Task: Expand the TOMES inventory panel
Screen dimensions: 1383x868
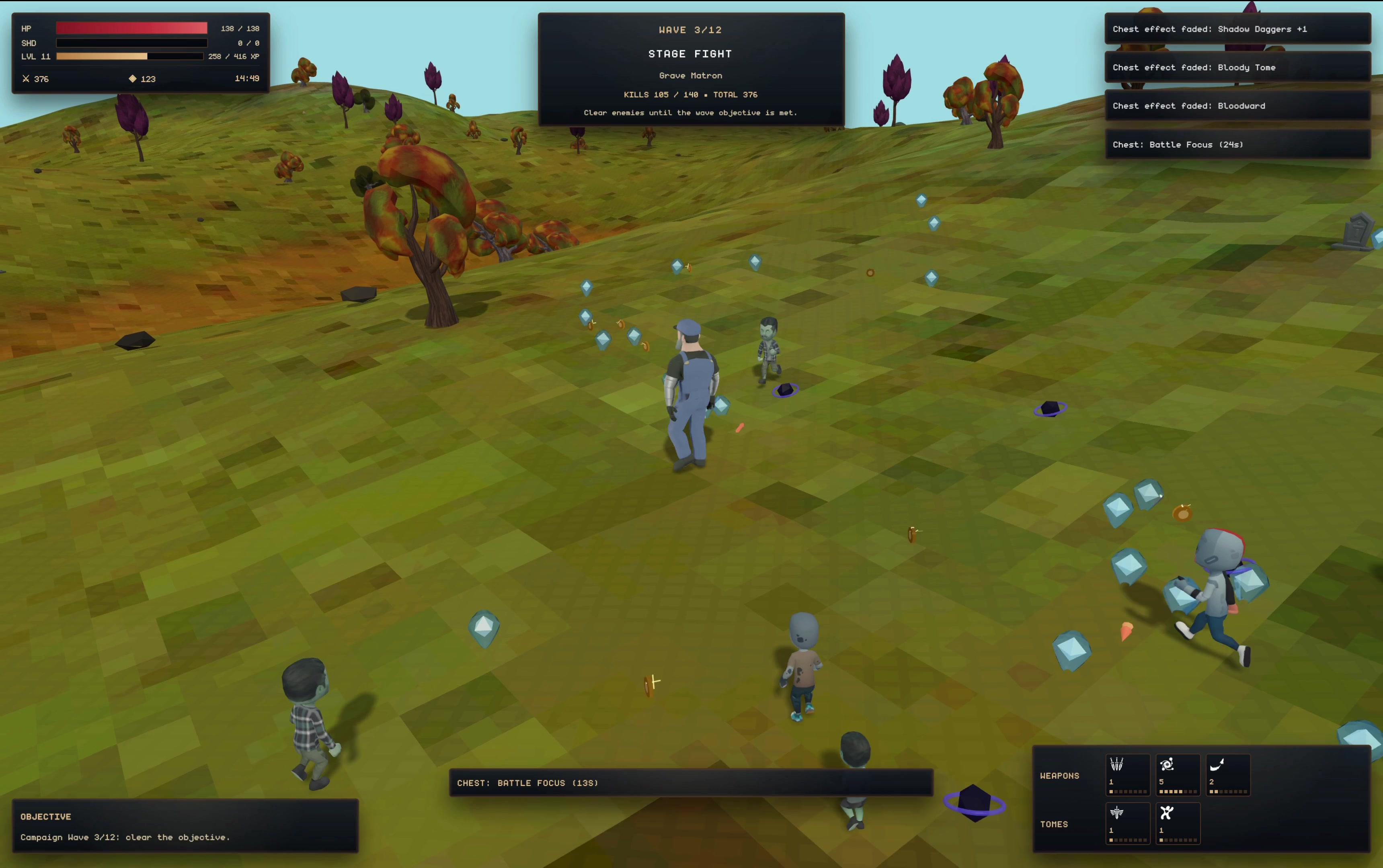Action: (x=1054, y=824)
